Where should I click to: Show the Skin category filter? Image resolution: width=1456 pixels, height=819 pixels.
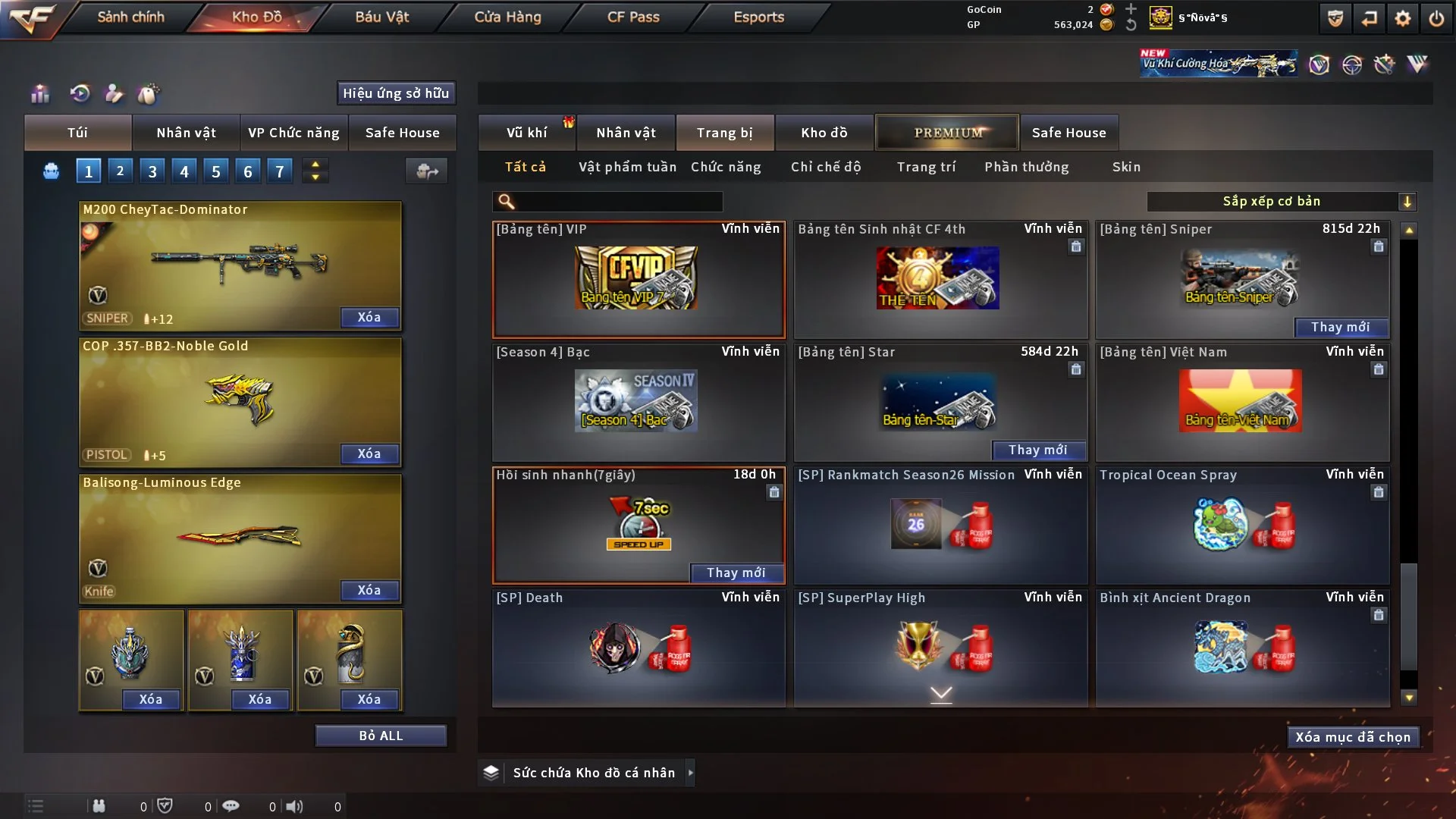[1126, 167]
